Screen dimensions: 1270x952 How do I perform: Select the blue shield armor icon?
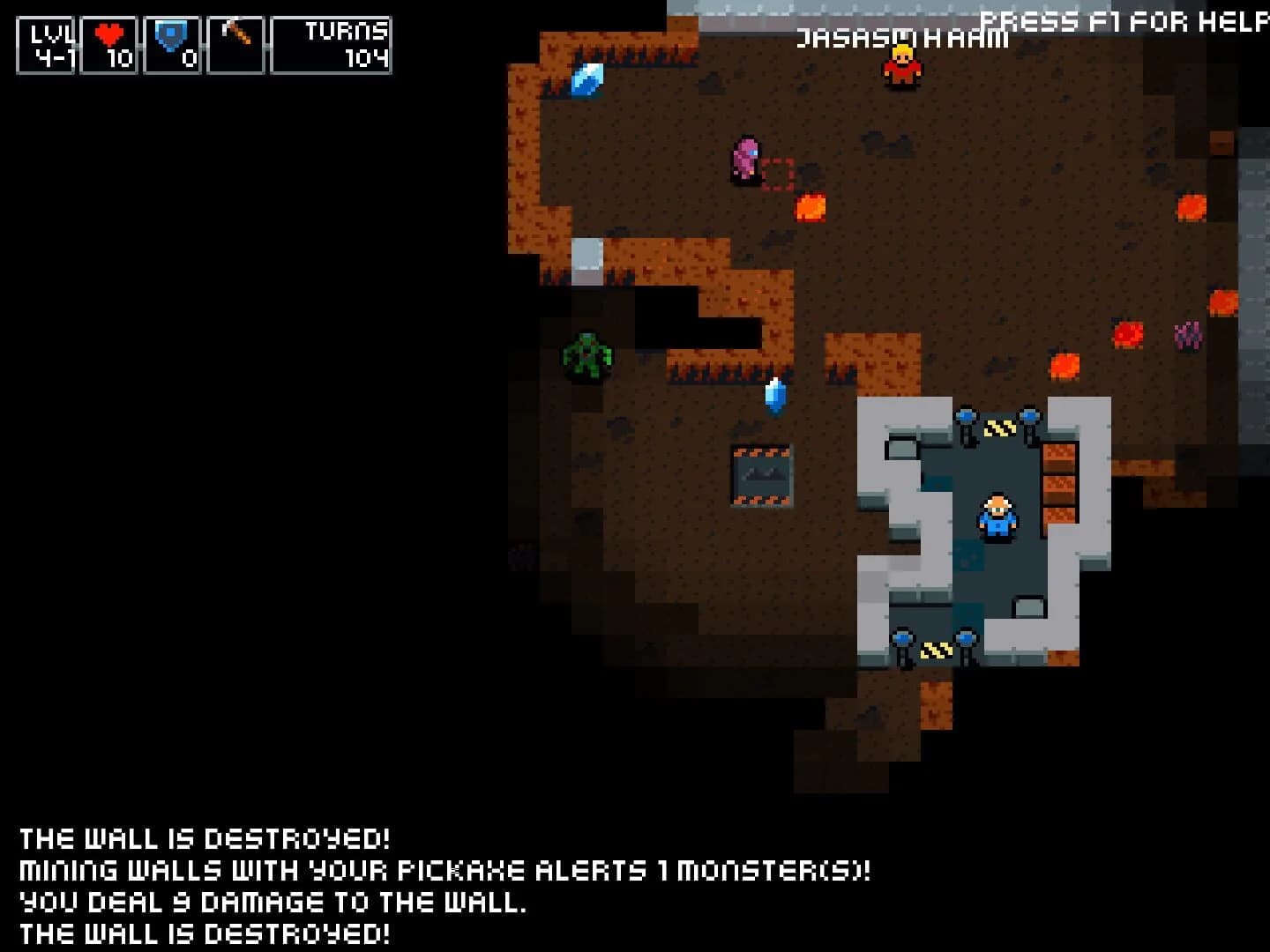(171, 33)
